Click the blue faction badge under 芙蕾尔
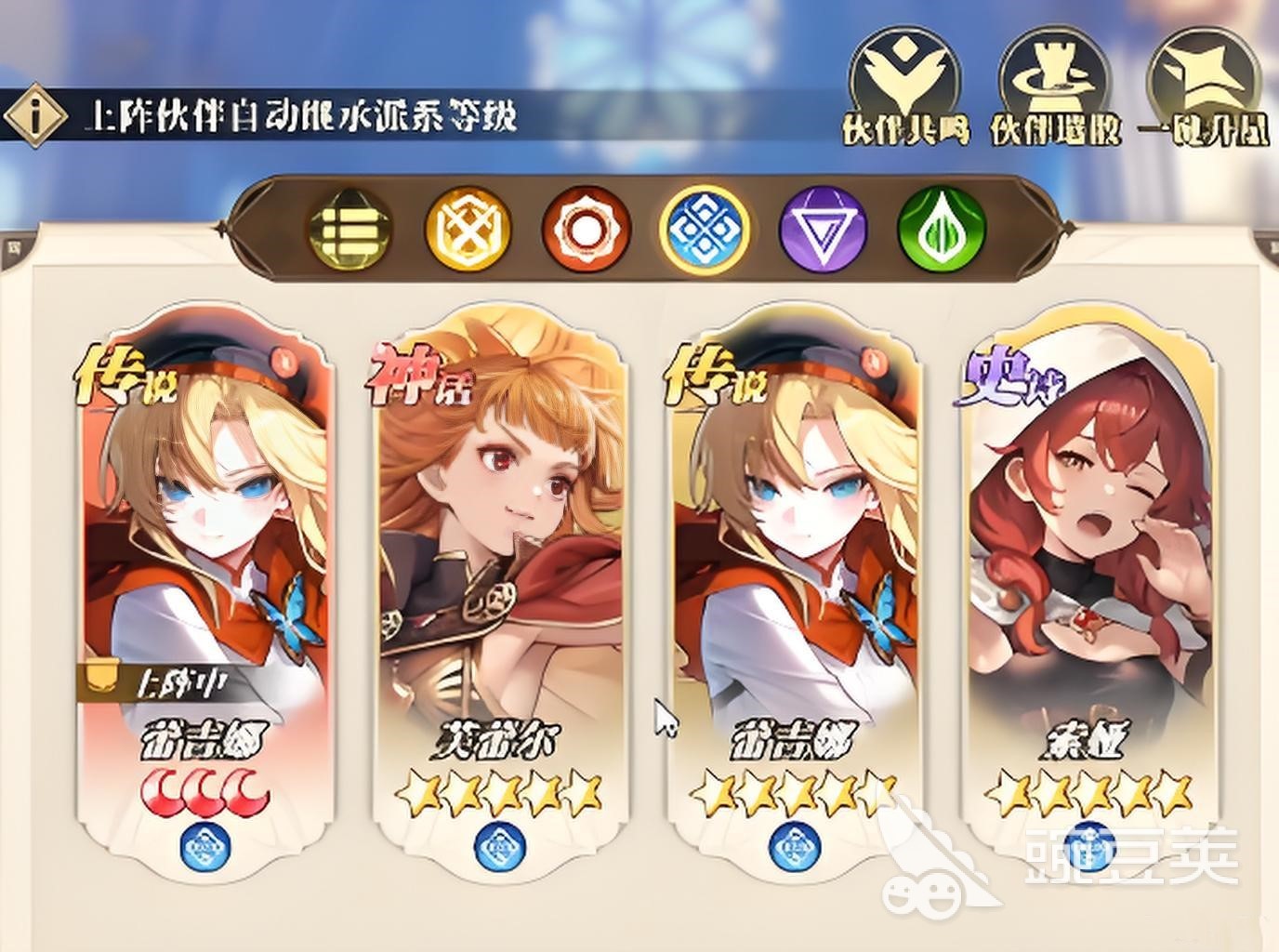 pos(498,844)
